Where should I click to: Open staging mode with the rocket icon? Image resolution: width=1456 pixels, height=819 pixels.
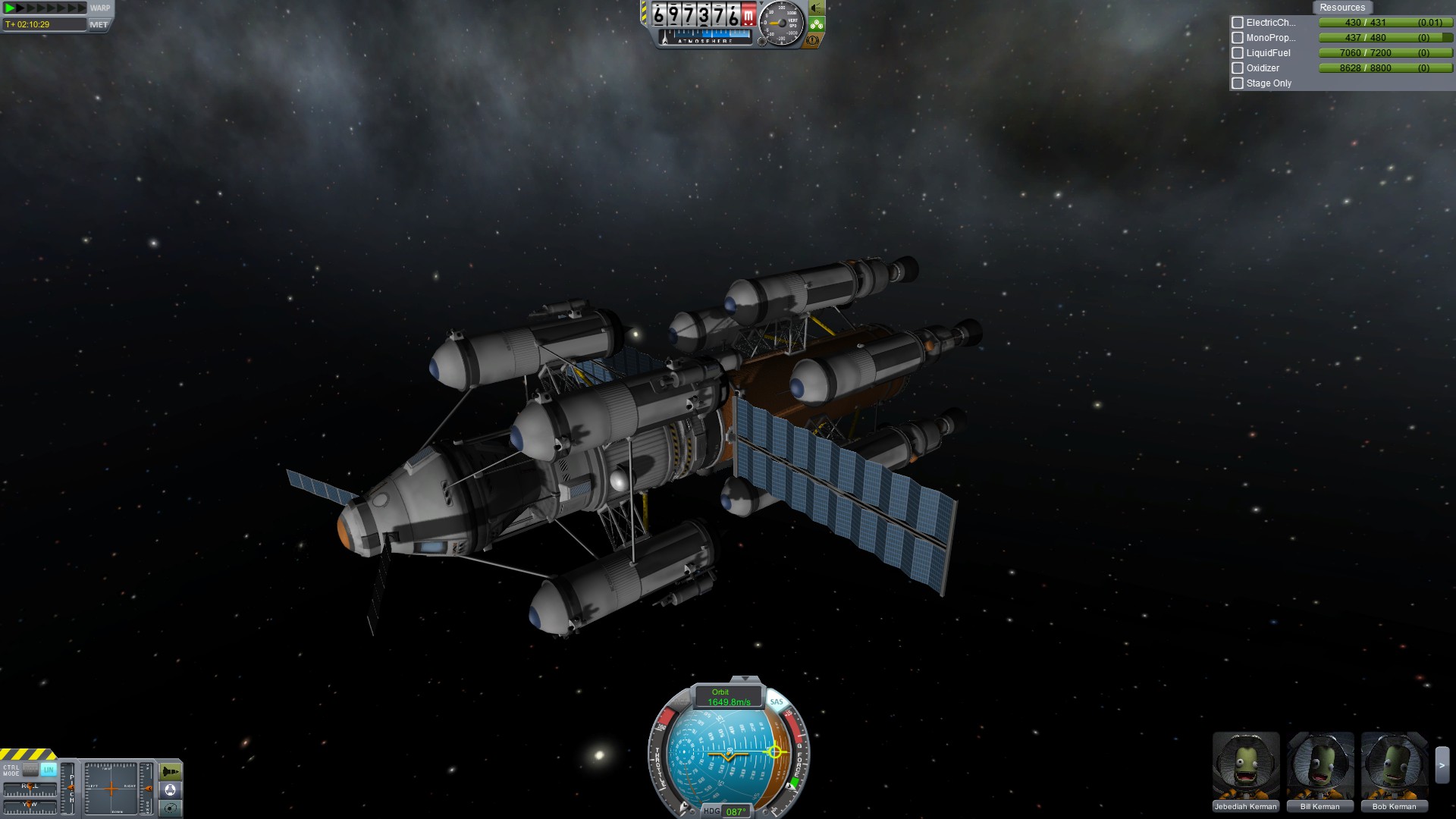171,772
